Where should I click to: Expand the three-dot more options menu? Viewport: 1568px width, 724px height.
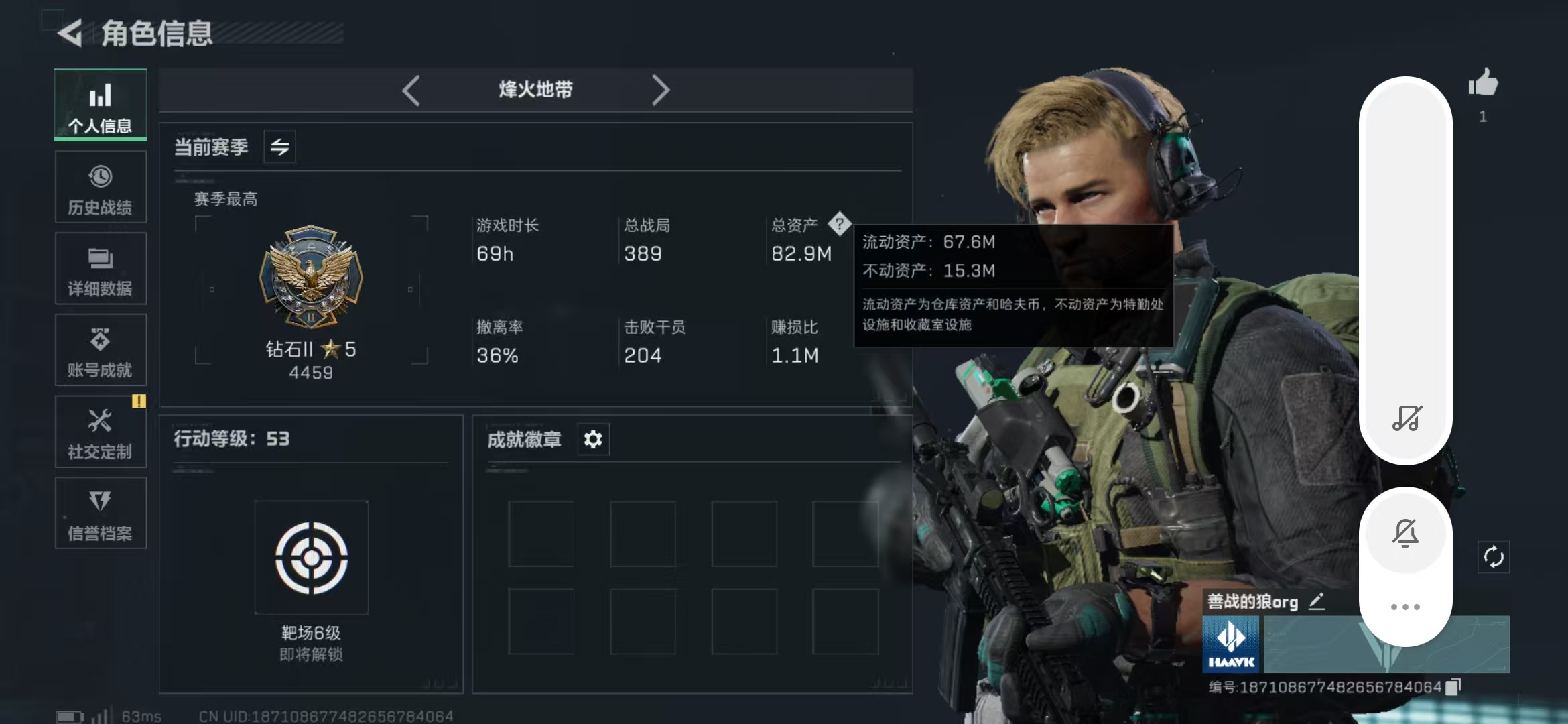tap(1406, 606)
